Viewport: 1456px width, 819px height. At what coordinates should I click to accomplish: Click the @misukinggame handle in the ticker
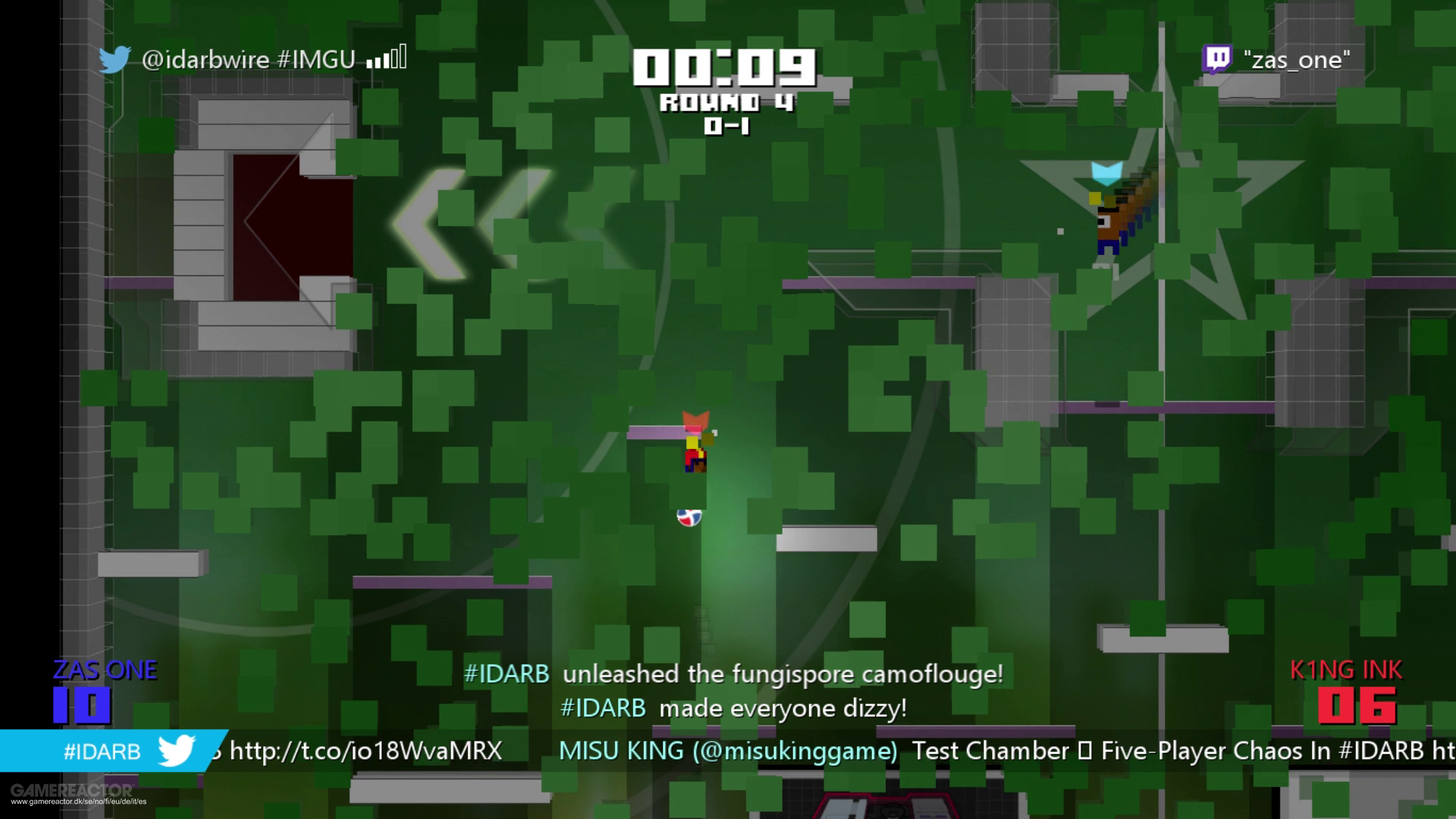point(795,752)
